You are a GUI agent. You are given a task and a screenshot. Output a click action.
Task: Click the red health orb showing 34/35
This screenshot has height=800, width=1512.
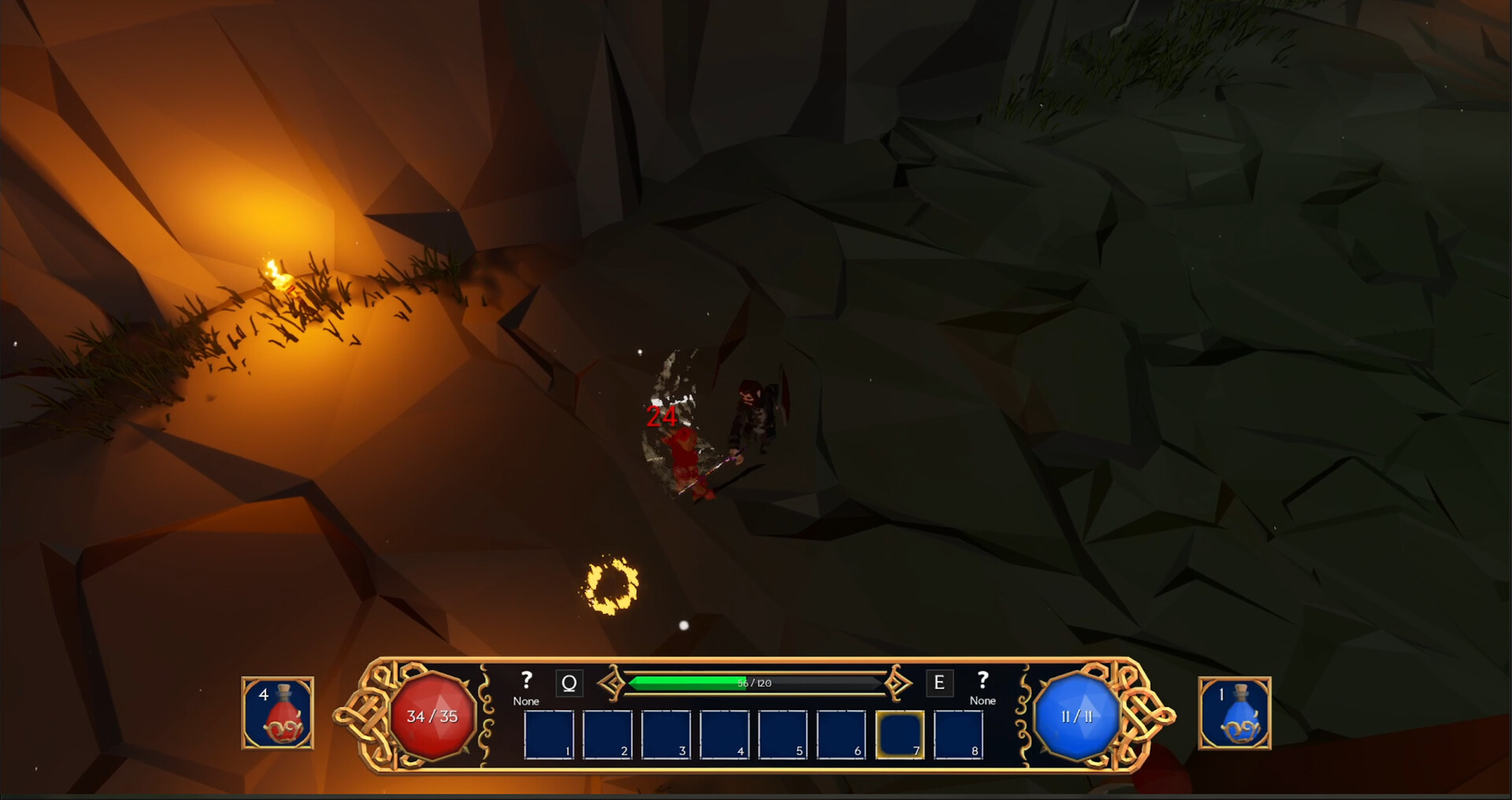(x=434, y=717)
